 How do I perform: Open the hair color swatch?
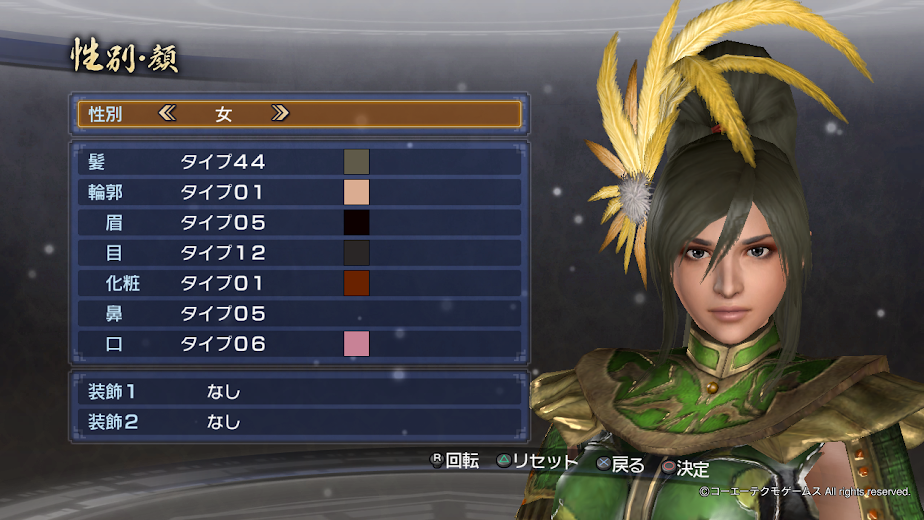[x=357, y=162]
